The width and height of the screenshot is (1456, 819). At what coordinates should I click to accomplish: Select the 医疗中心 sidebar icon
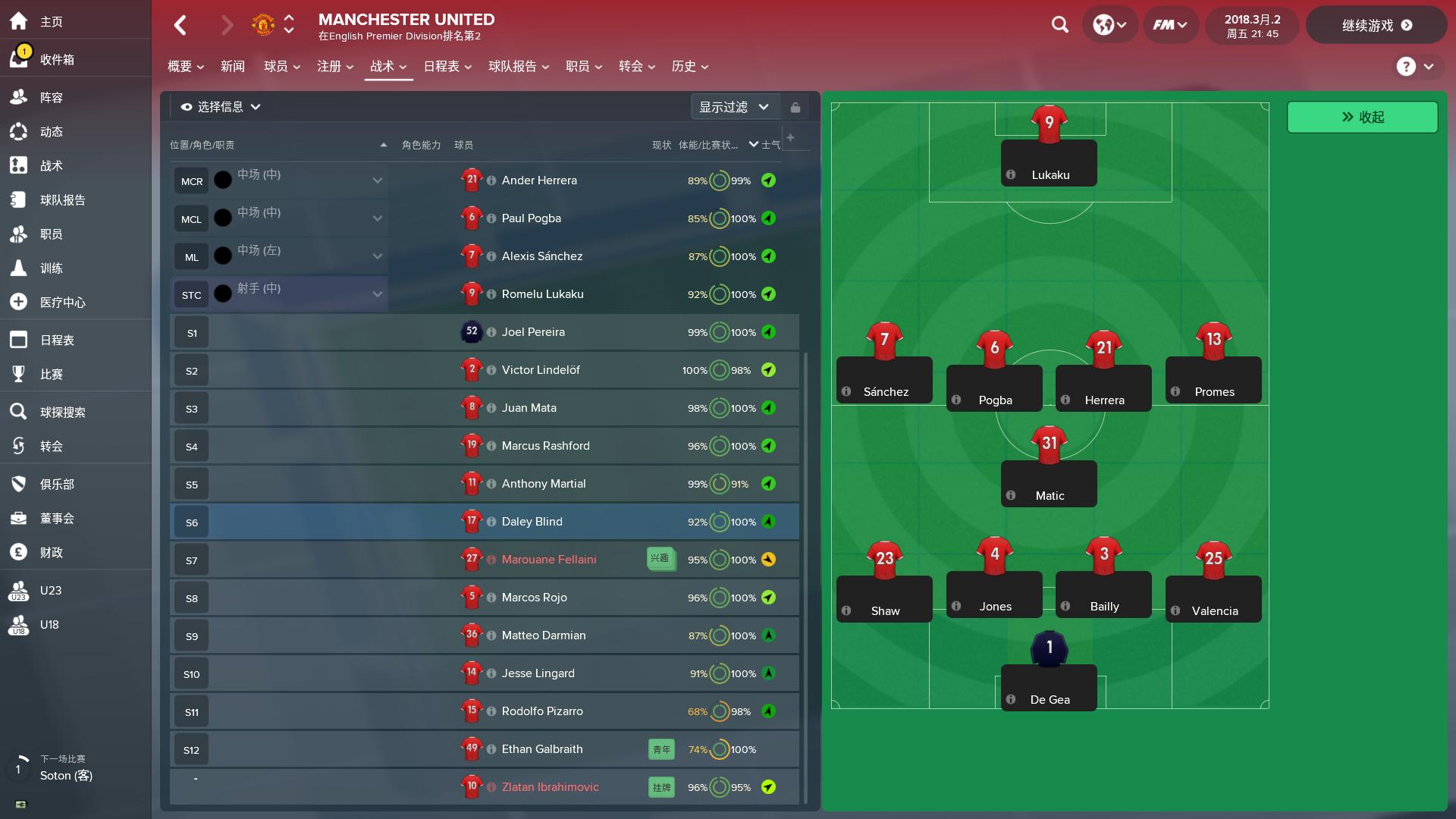click(18, 302)
